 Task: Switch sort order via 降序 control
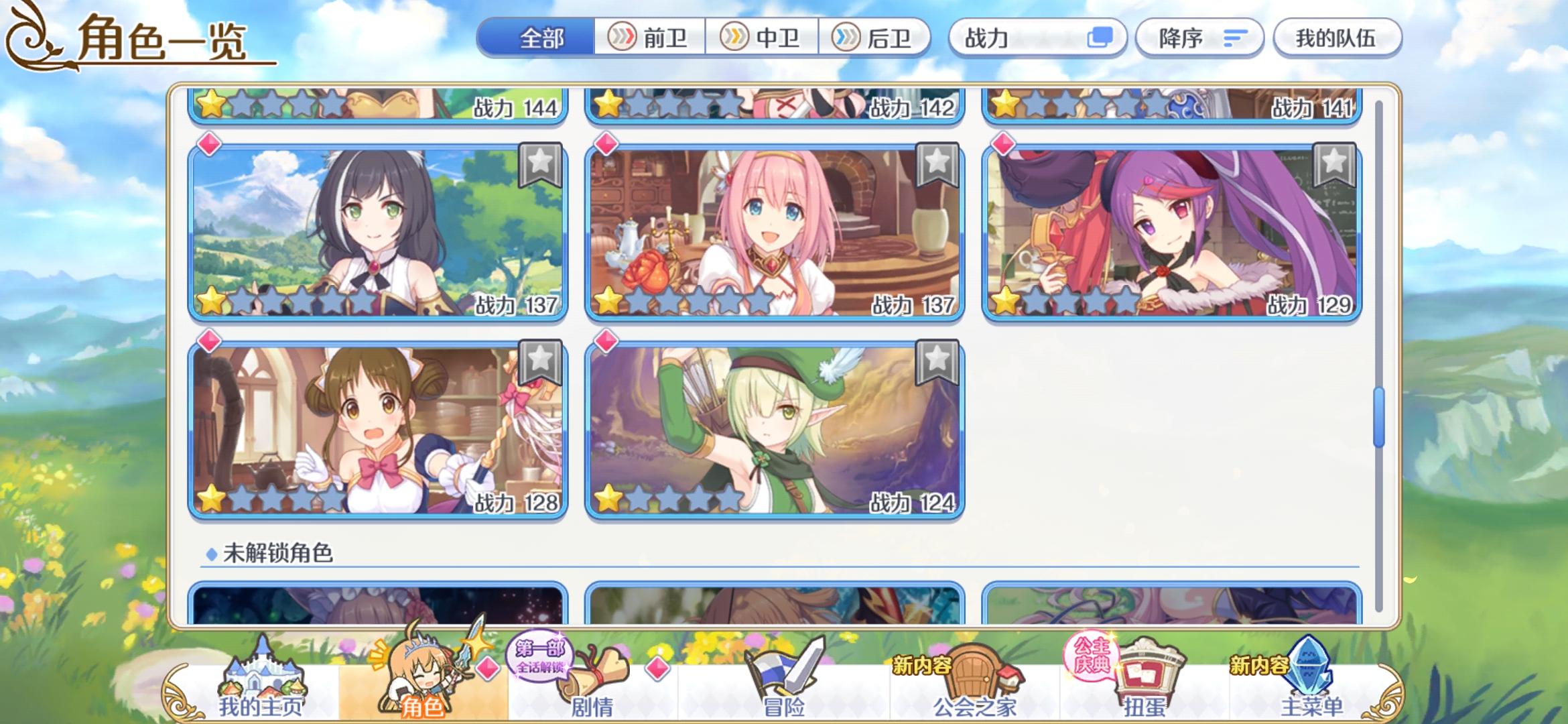coord(1199,39)
